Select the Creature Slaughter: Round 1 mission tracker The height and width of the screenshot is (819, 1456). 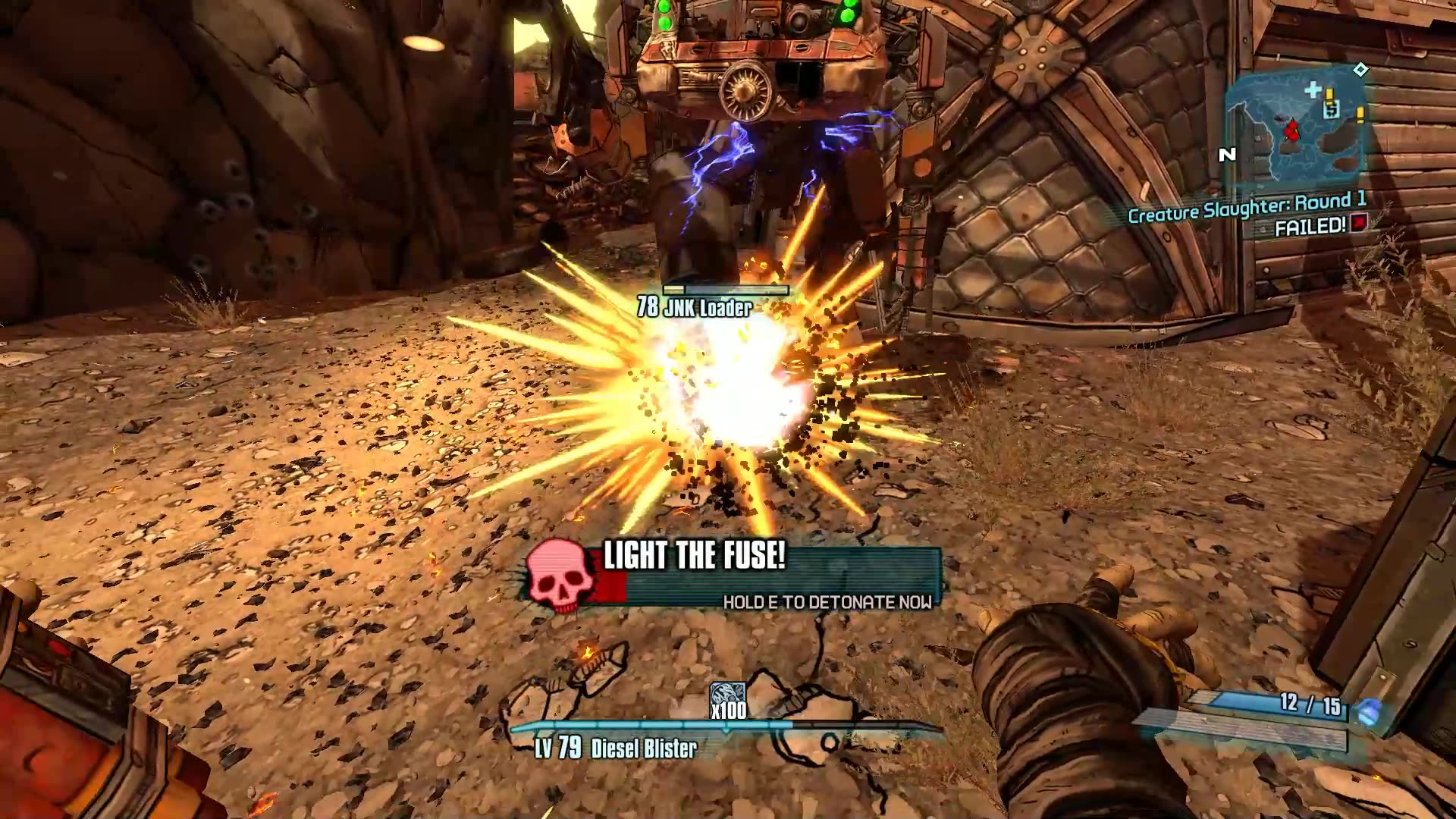[1247, 207]
